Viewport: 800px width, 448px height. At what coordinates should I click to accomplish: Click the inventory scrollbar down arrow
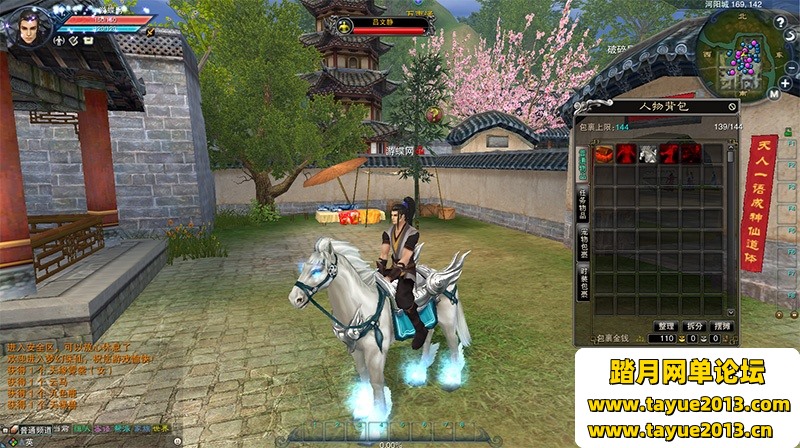pyautogui.click(x=731, y=313)
